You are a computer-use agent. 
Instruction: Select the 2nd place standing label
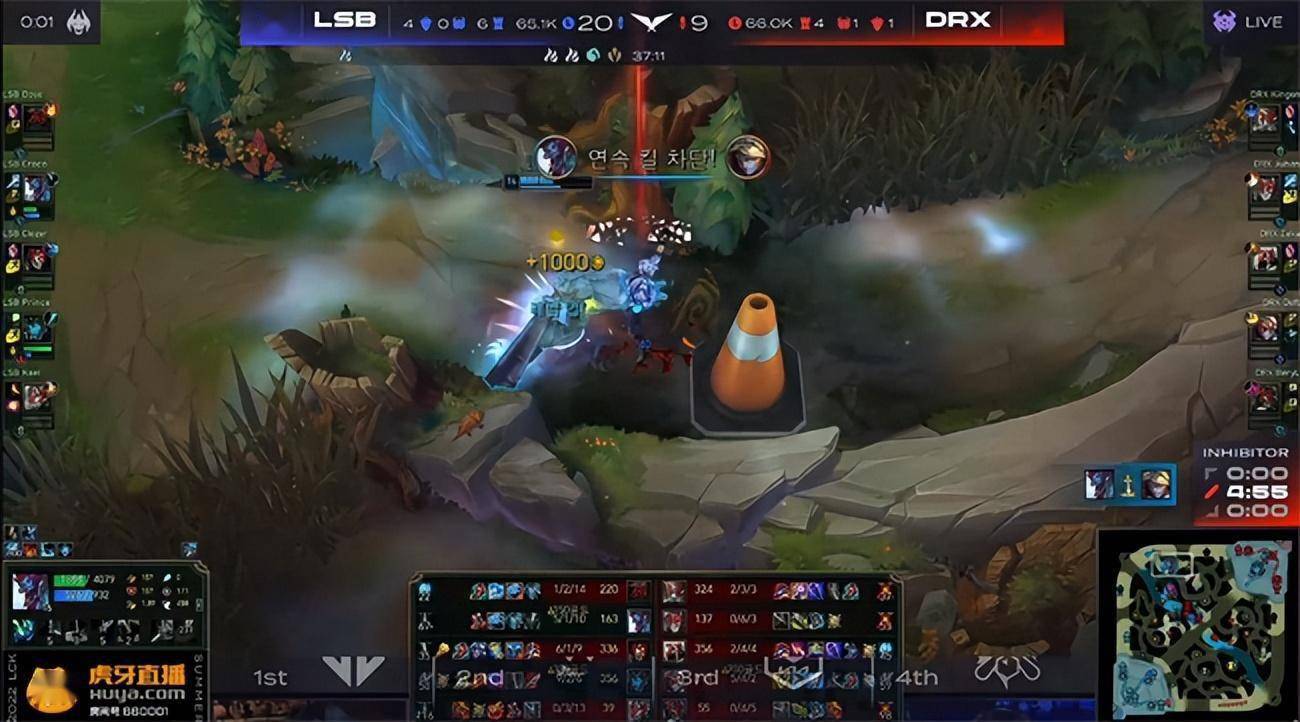click(x=479, y=678)
